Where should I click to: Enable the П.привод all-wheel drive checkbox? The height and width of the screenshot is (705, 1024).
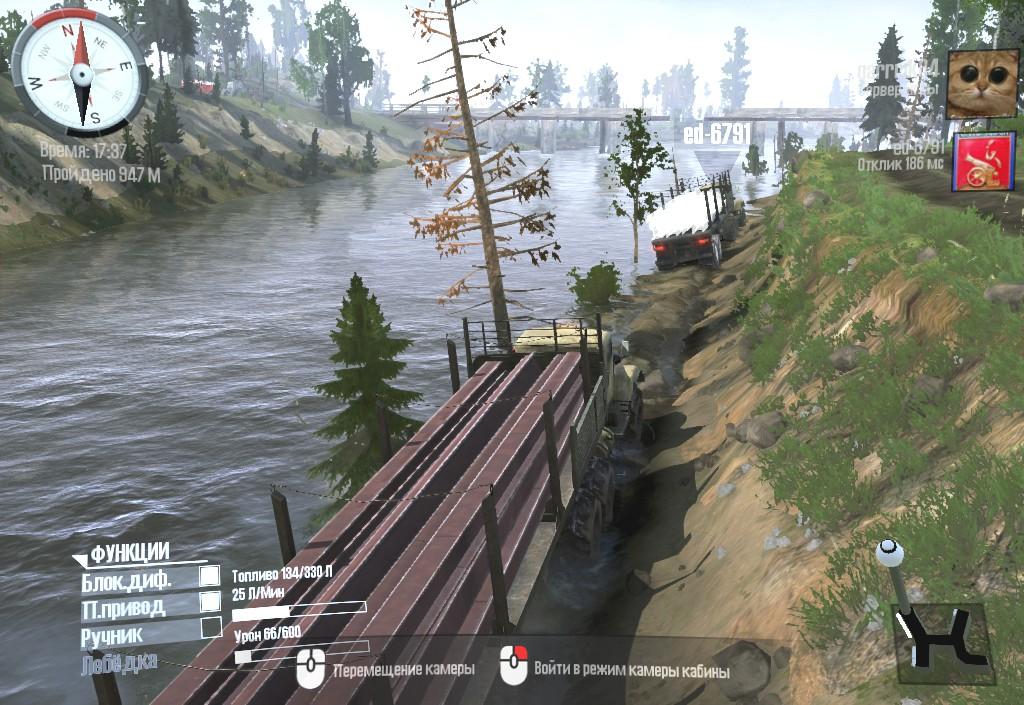click(209, 601)
